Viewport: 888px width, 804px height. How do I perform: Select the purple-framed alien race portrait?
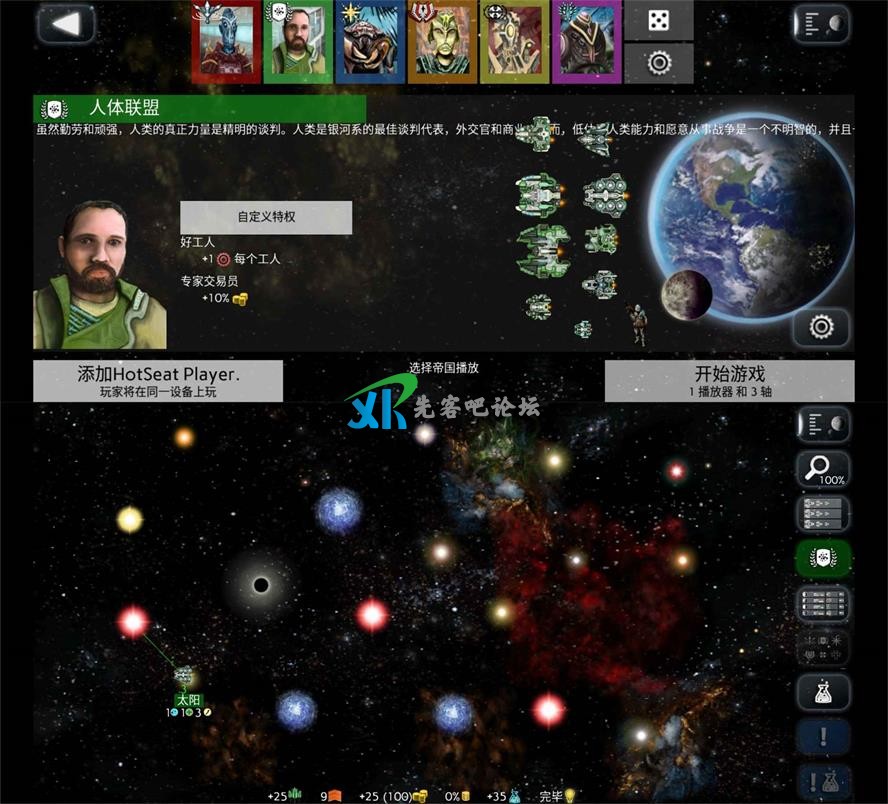(586, 42)
